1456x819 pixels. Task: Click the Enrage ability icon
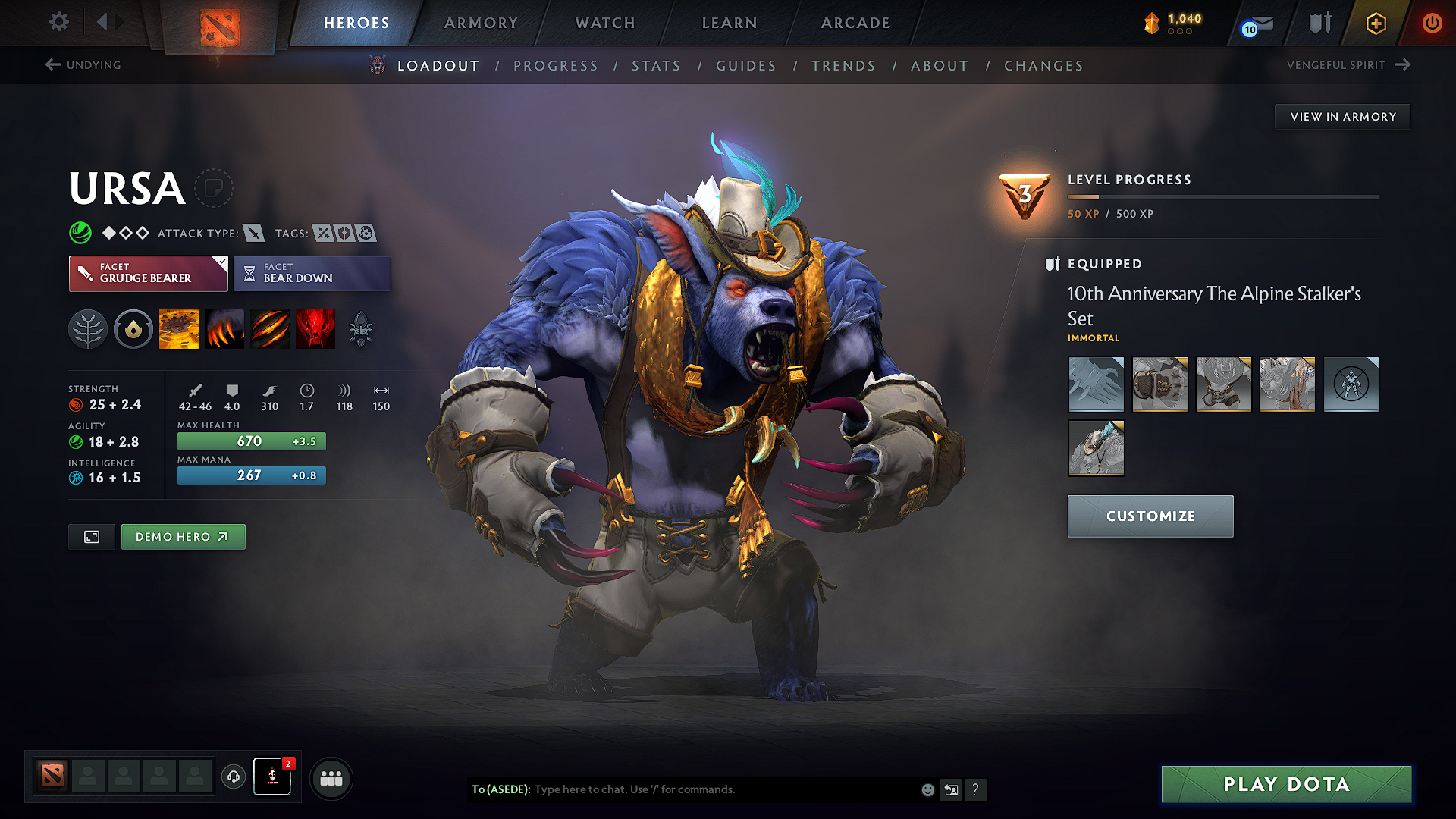(315, 328)
